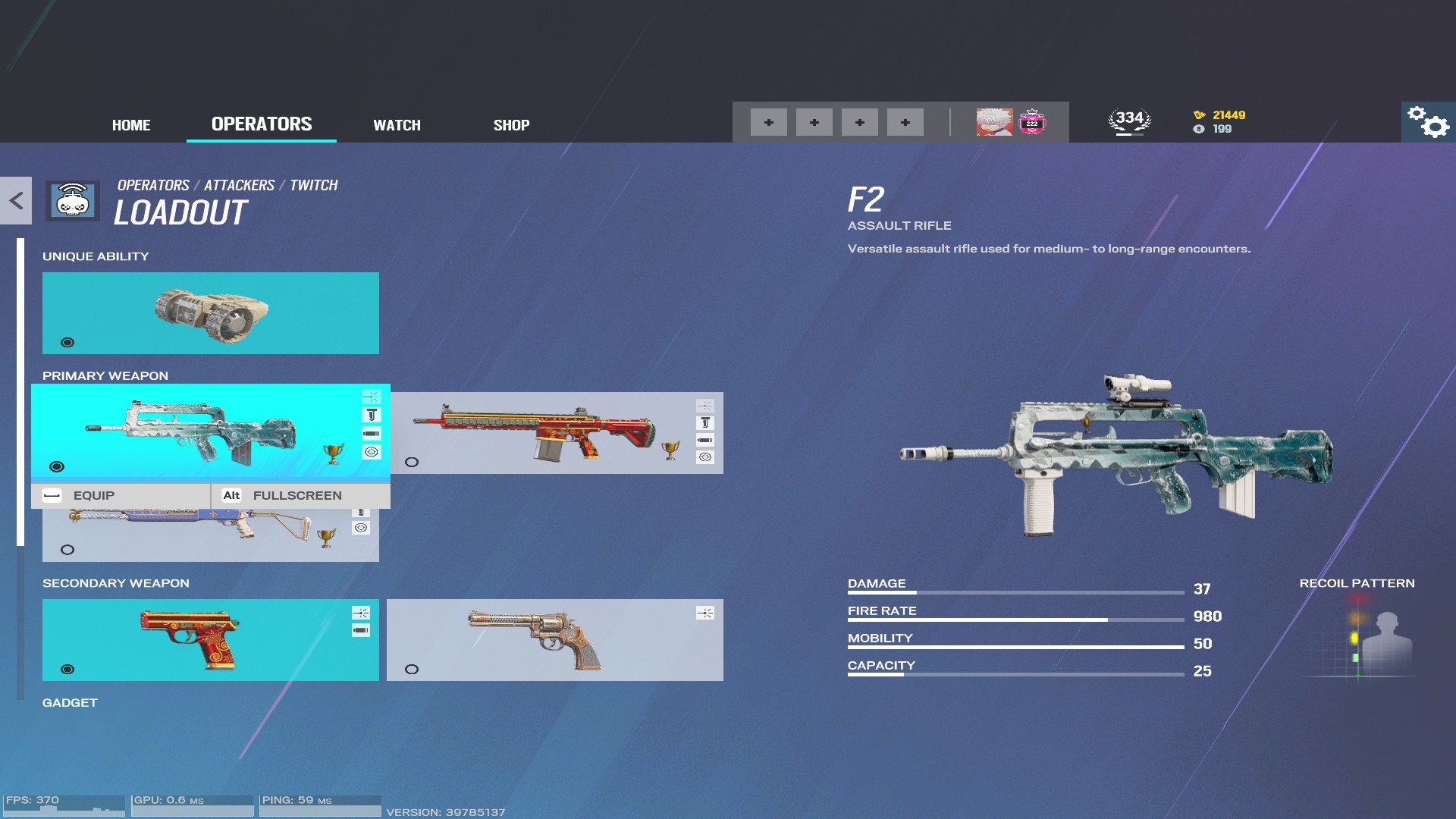Open the F2 sight attachment customization icon

(371, 396)
